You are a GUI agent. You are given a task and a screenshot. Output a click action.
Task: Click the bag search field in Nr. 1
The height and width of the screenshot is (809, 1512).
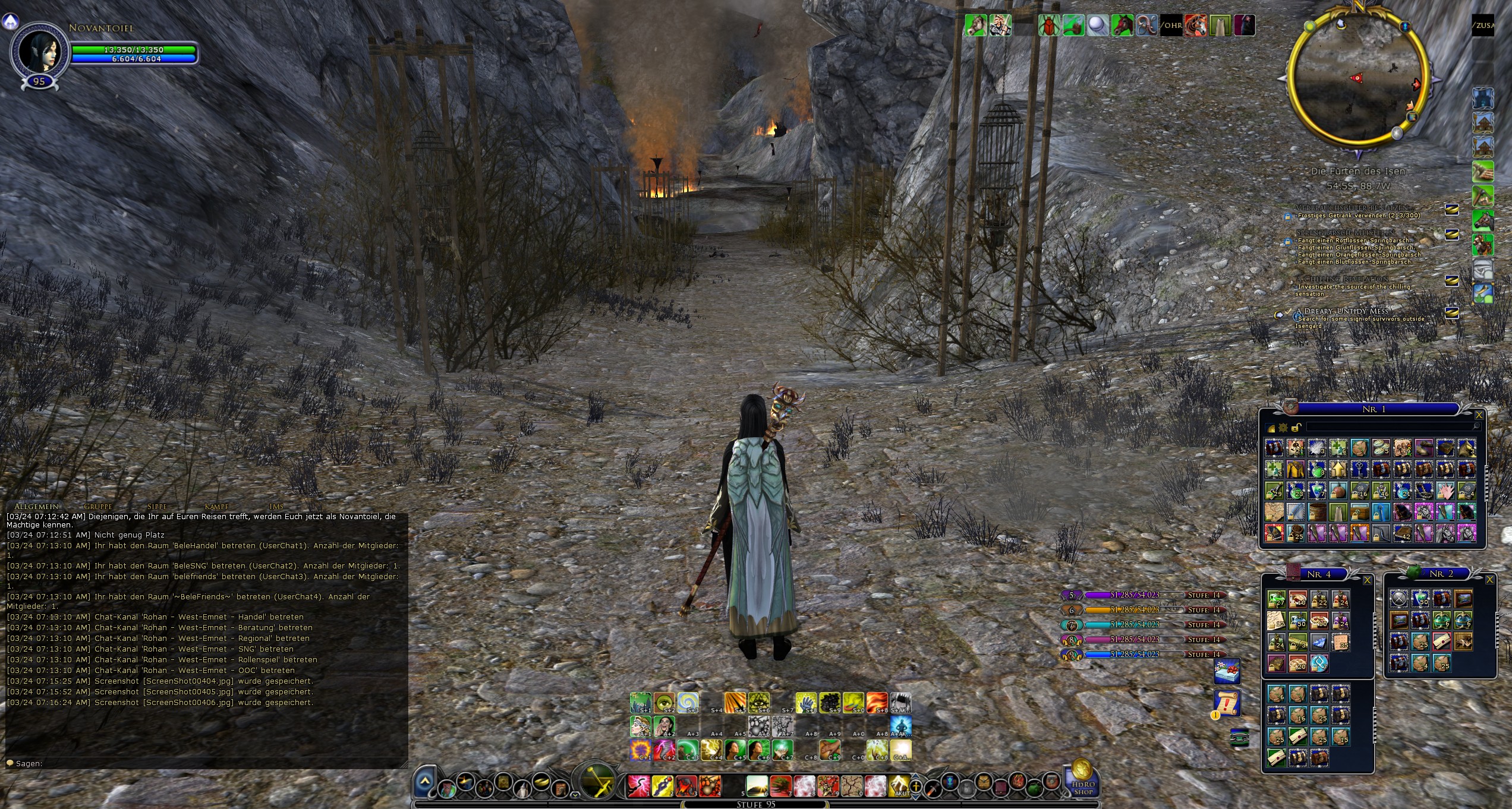pos(1391,427)
